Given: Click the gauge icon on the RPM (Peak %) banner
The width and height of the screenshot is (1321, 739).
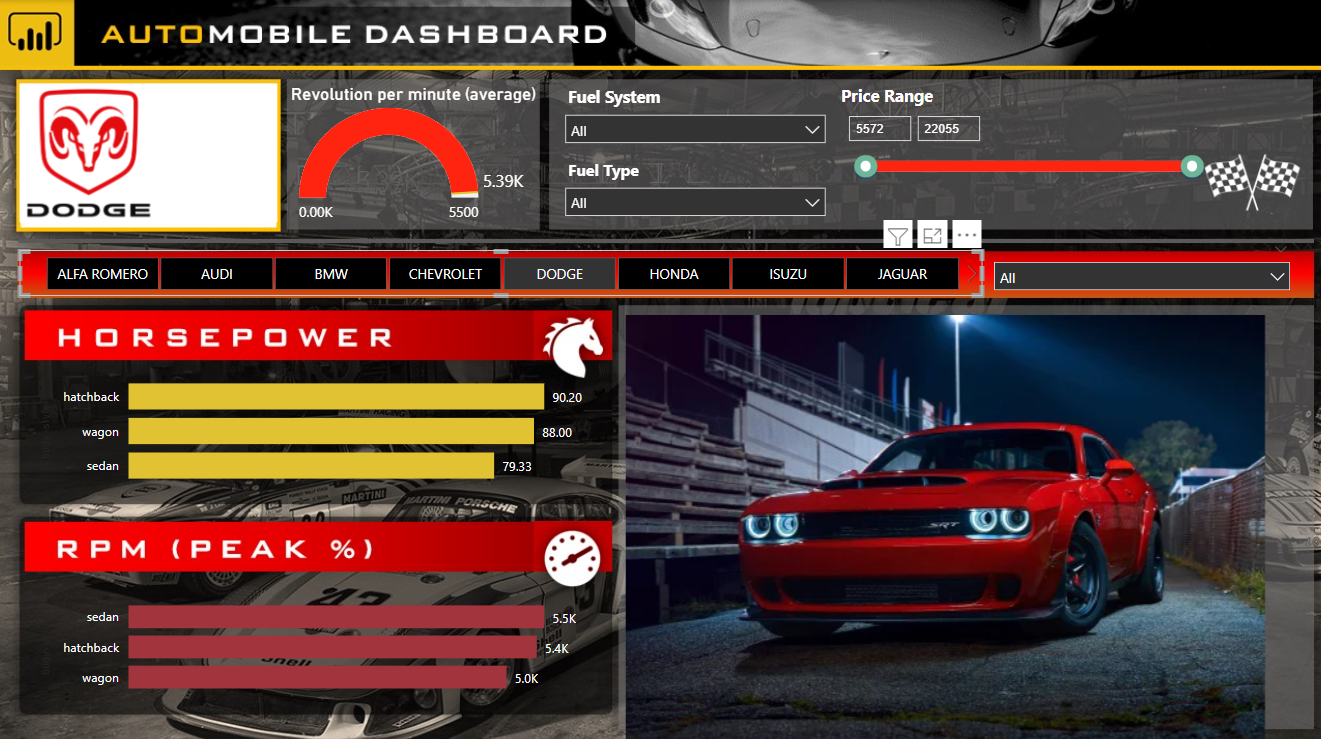Looking at the screenshot, I should (x=570, y=557).
